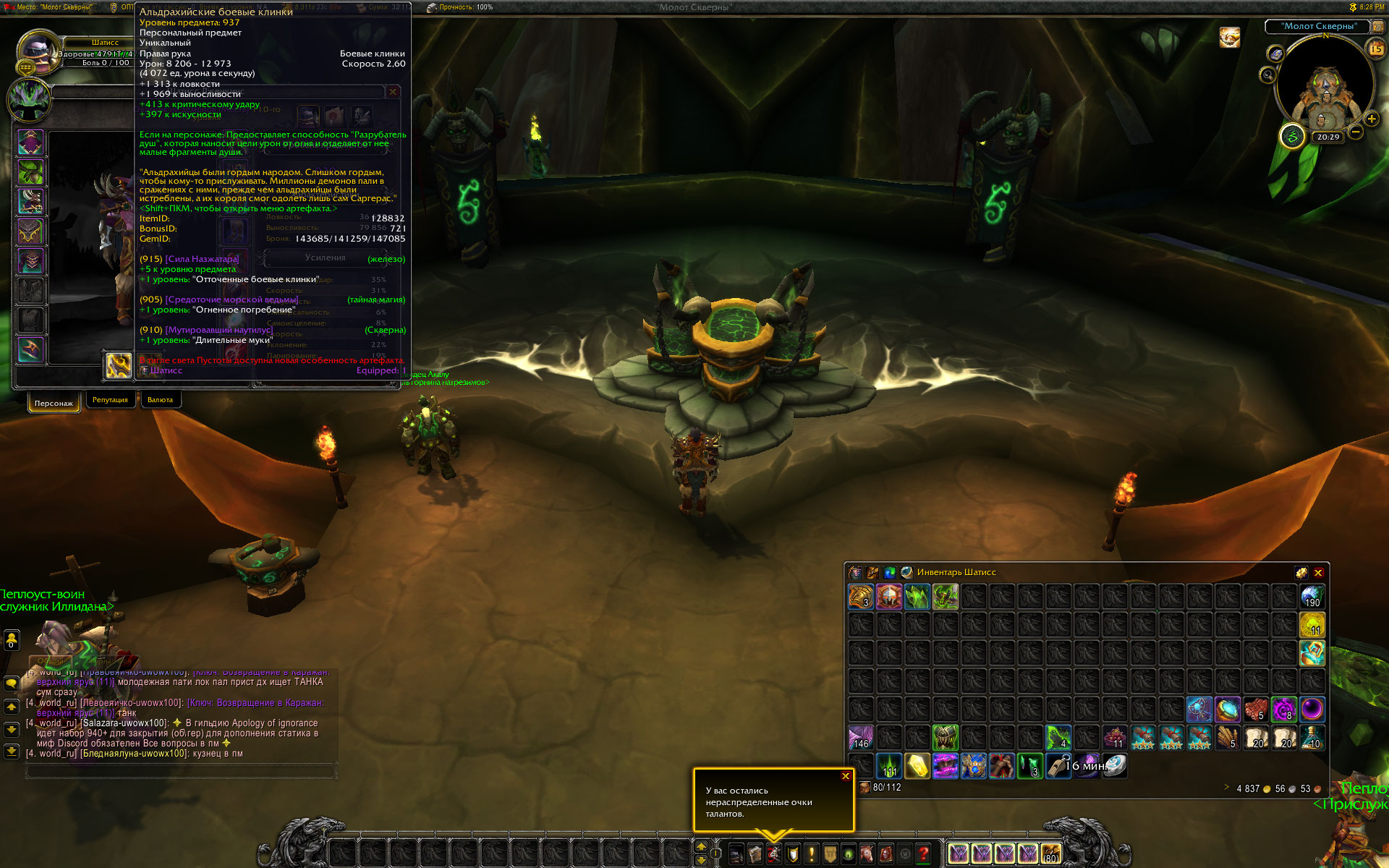Open the calendar showing day 15

tap(1375, 48)
